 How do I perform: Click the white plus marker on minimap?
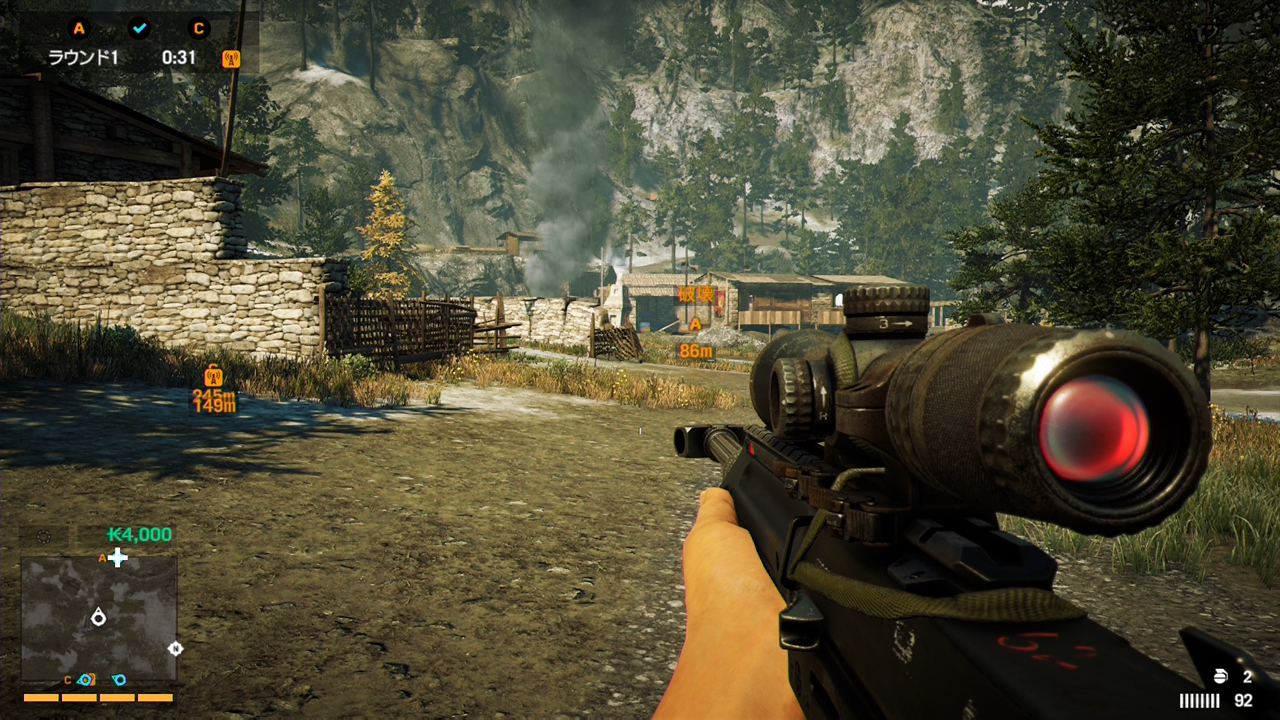(118, 558)
